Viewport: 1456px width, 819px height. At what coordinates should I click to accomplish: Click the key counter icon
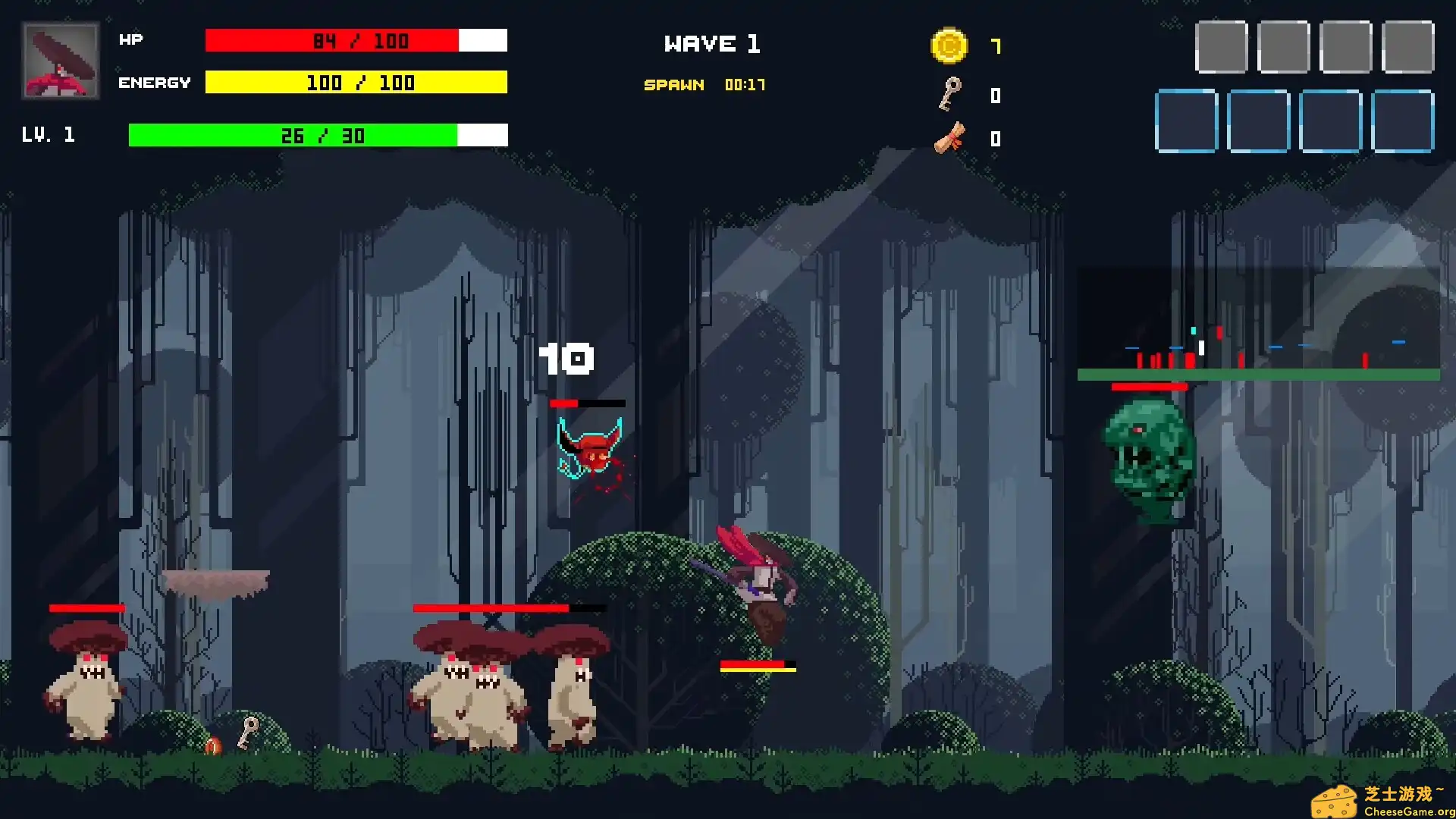click(949, 95)
